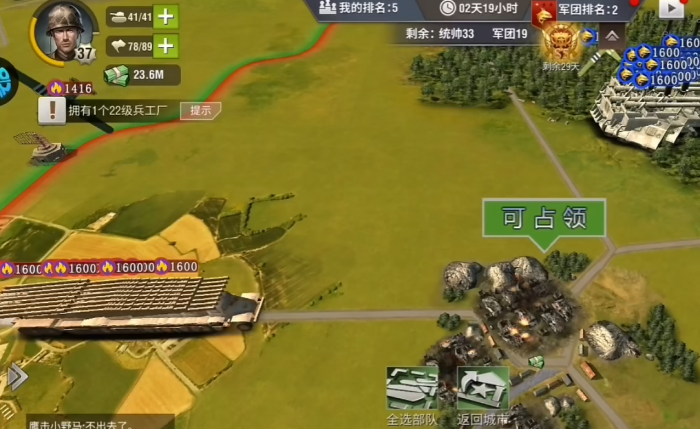The width and height of the screenshot is (700, 429).
Task: Click the 提示 hint button
Action: (x=200, y=110)
